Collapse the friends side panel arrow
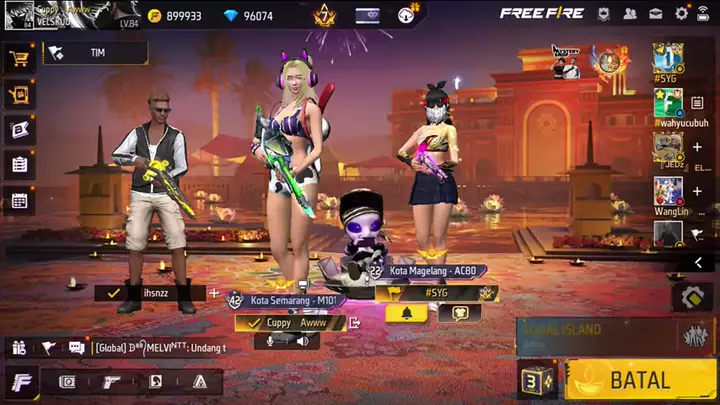Viewport: 720px width, 405px height. (697, 262)
